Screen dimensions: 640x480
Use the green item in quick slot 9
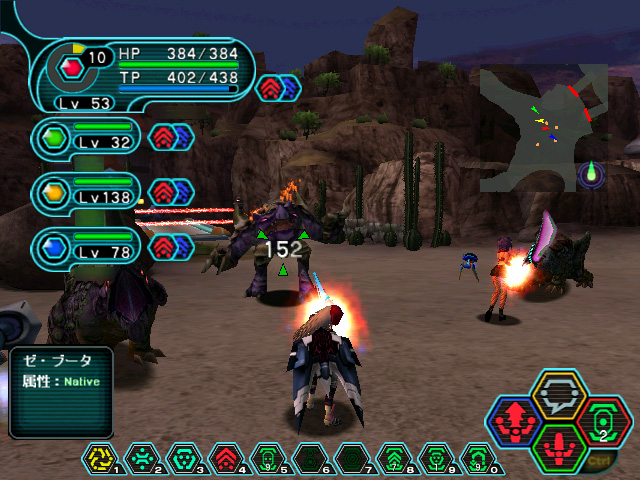435,459
